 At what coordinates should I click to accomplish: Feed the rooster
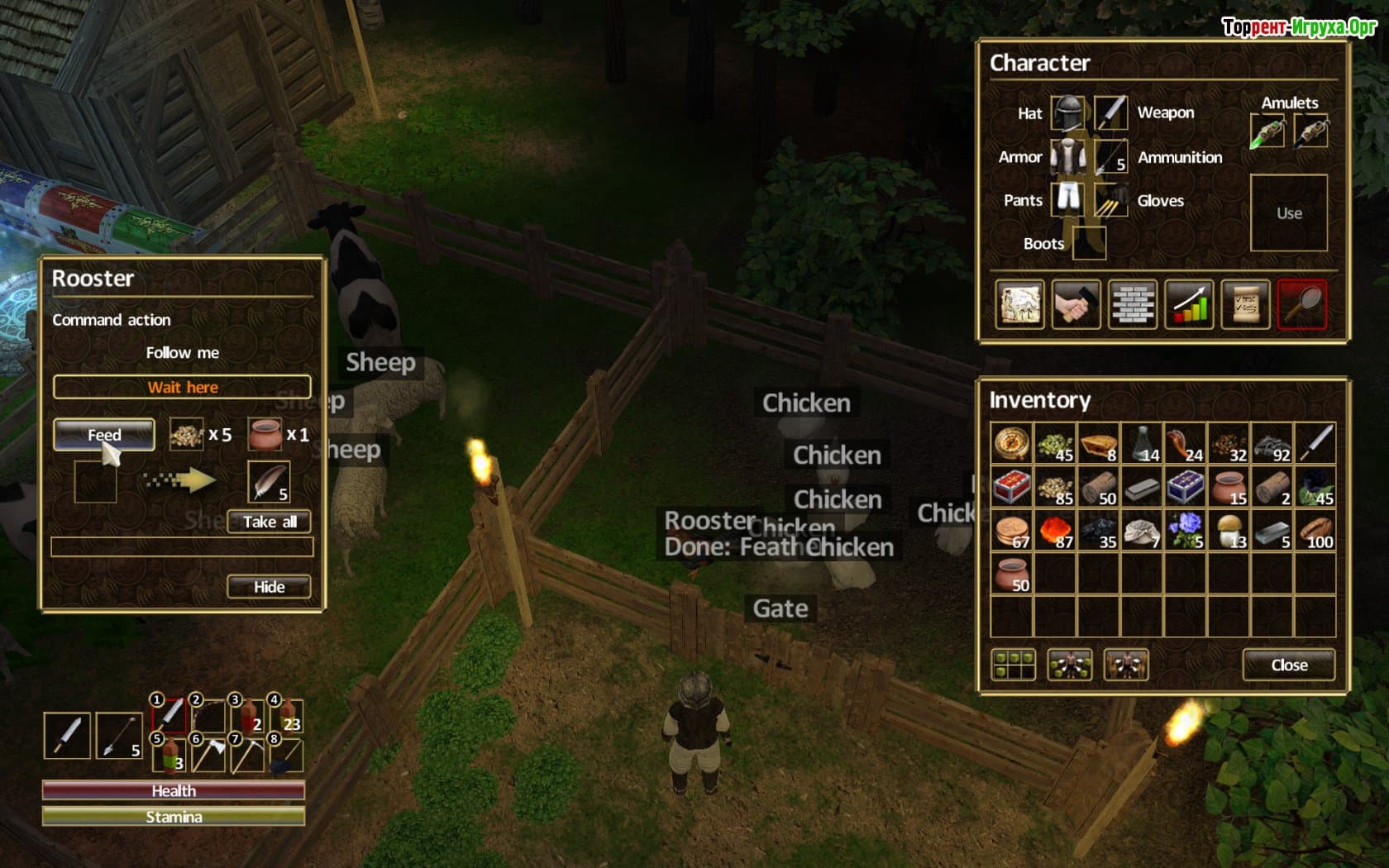(104, 435)
